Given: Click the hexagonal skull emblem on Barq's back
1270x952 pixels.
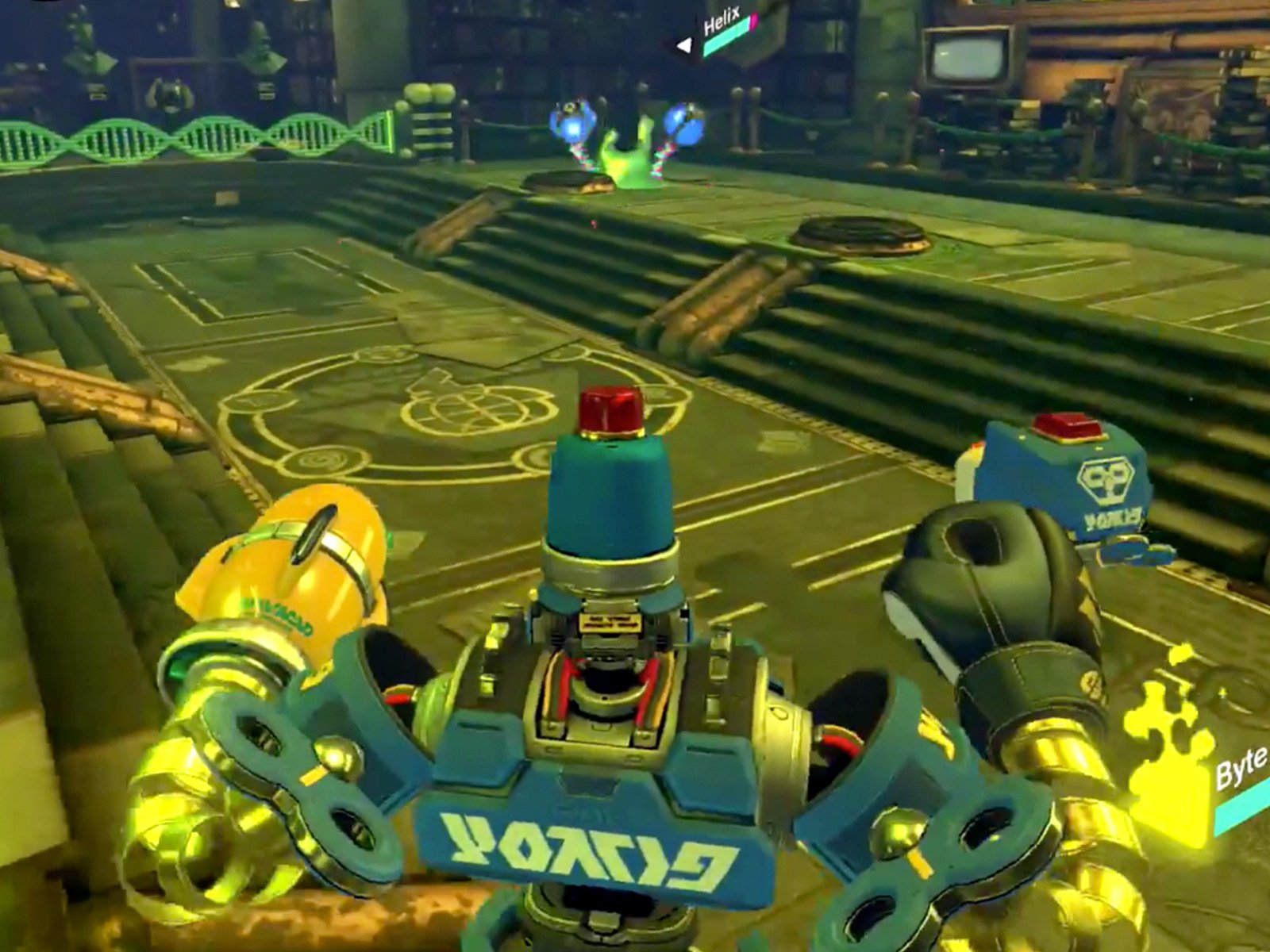Looking at the screenshot, I should coord(1105,478).
